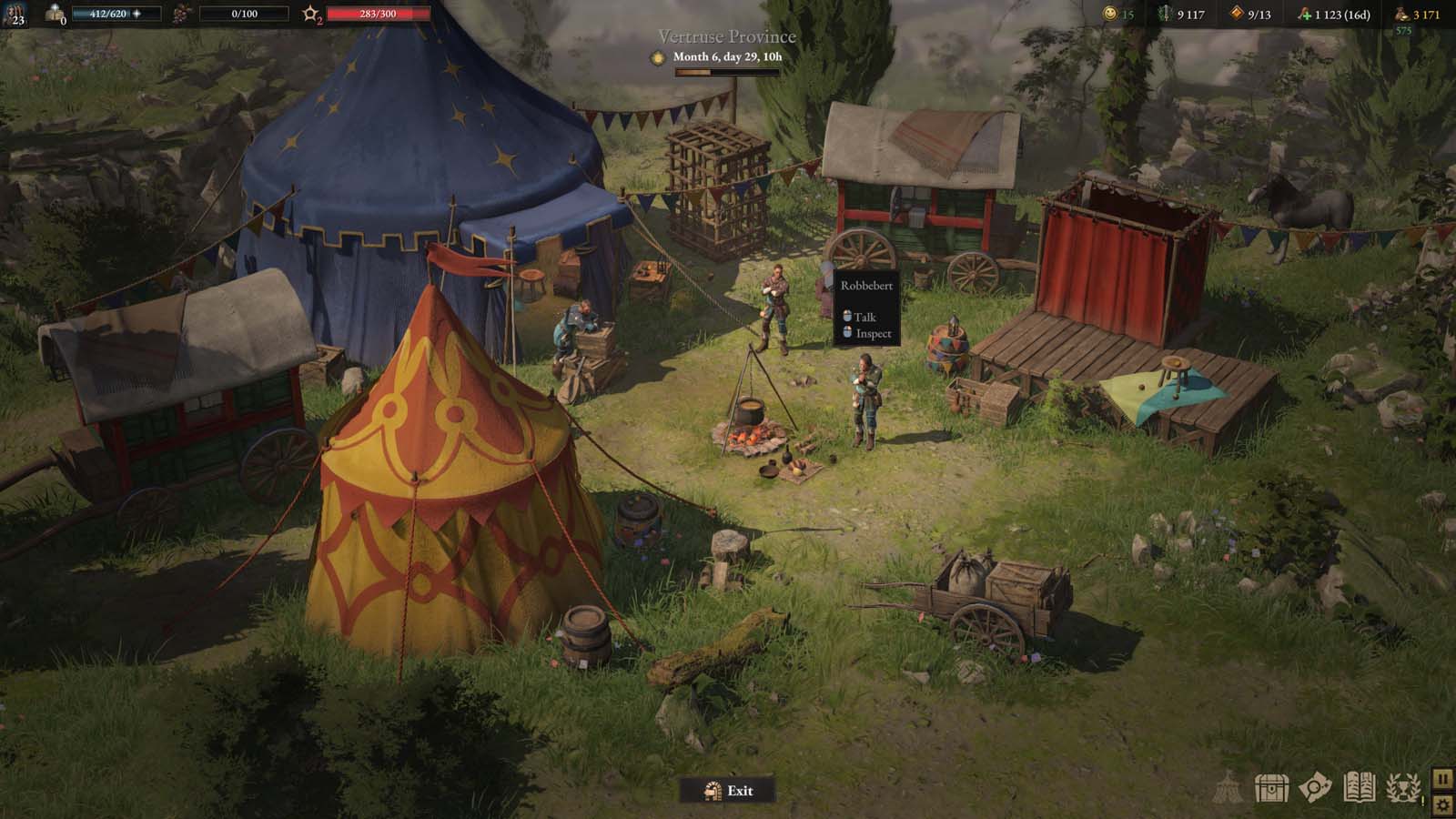Open the settings gear
The height and width of the screenshot is (819, 1456).
[x=1444, y=803]
